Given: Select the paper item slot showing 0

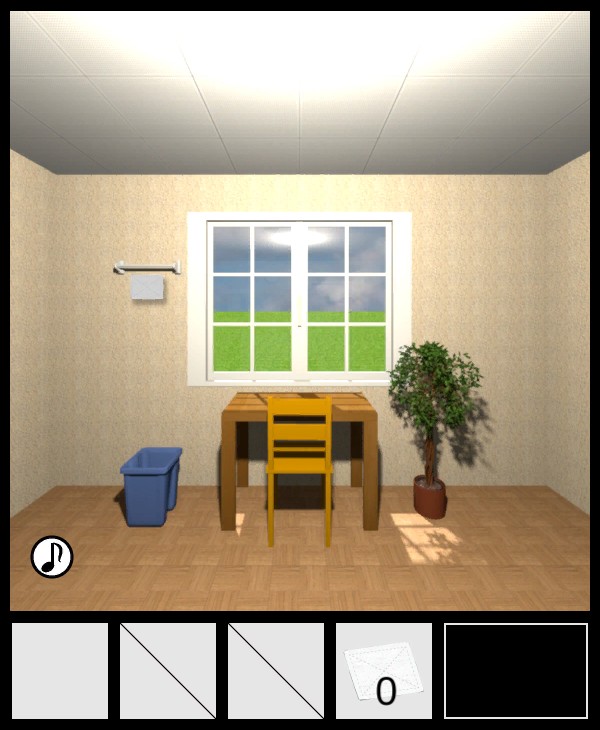Looking at the screenshot, I should click(383, 671).
